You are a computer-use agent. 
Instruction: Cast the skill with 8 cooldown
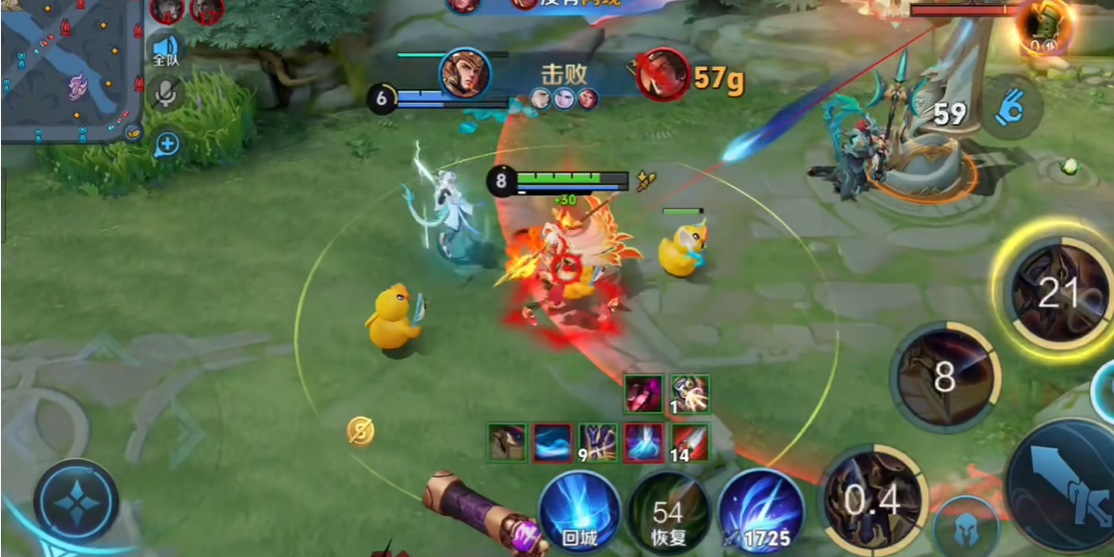(x=943, y=378)
